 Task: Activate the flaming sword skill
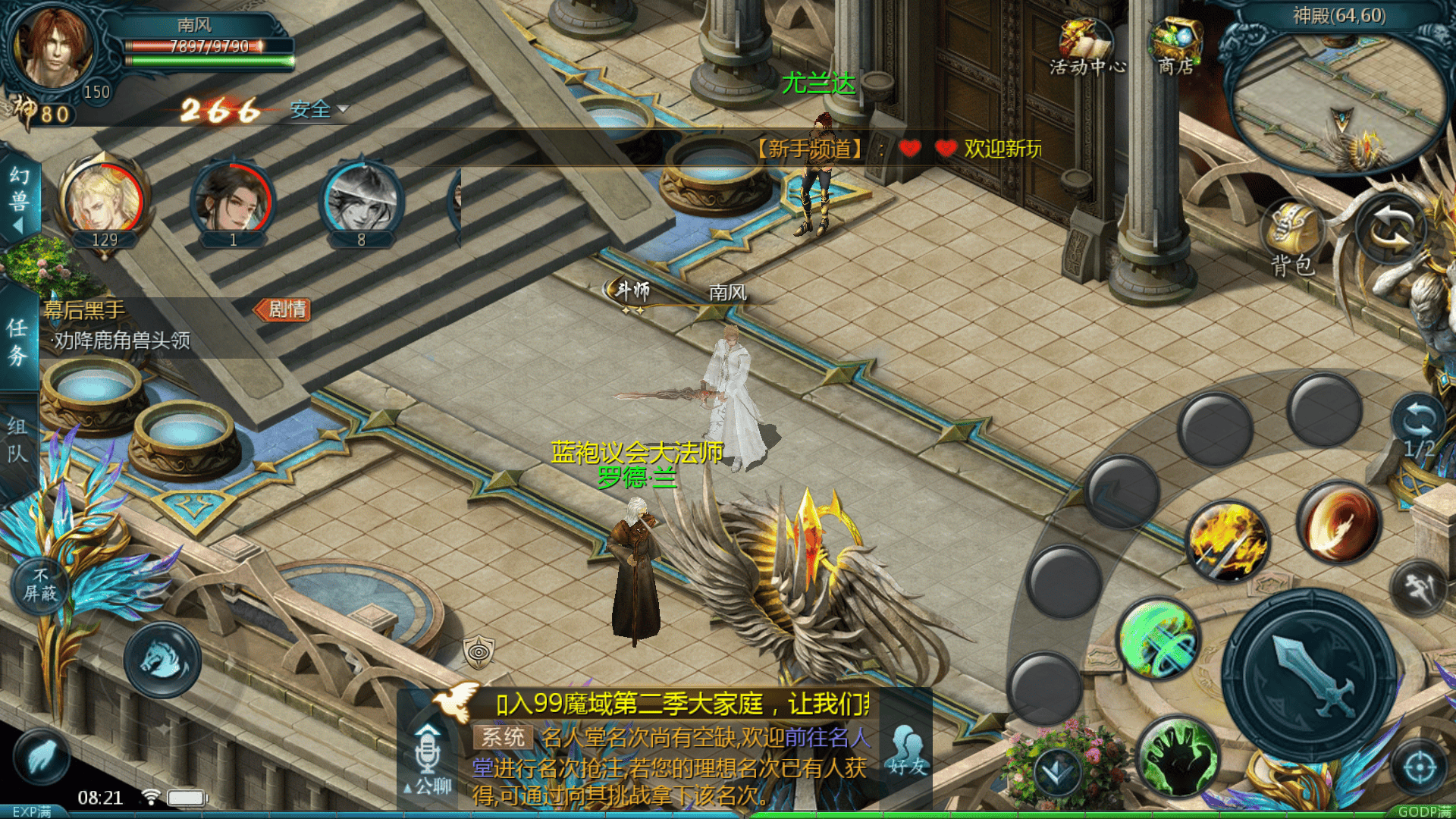(x=1227, y=541)
